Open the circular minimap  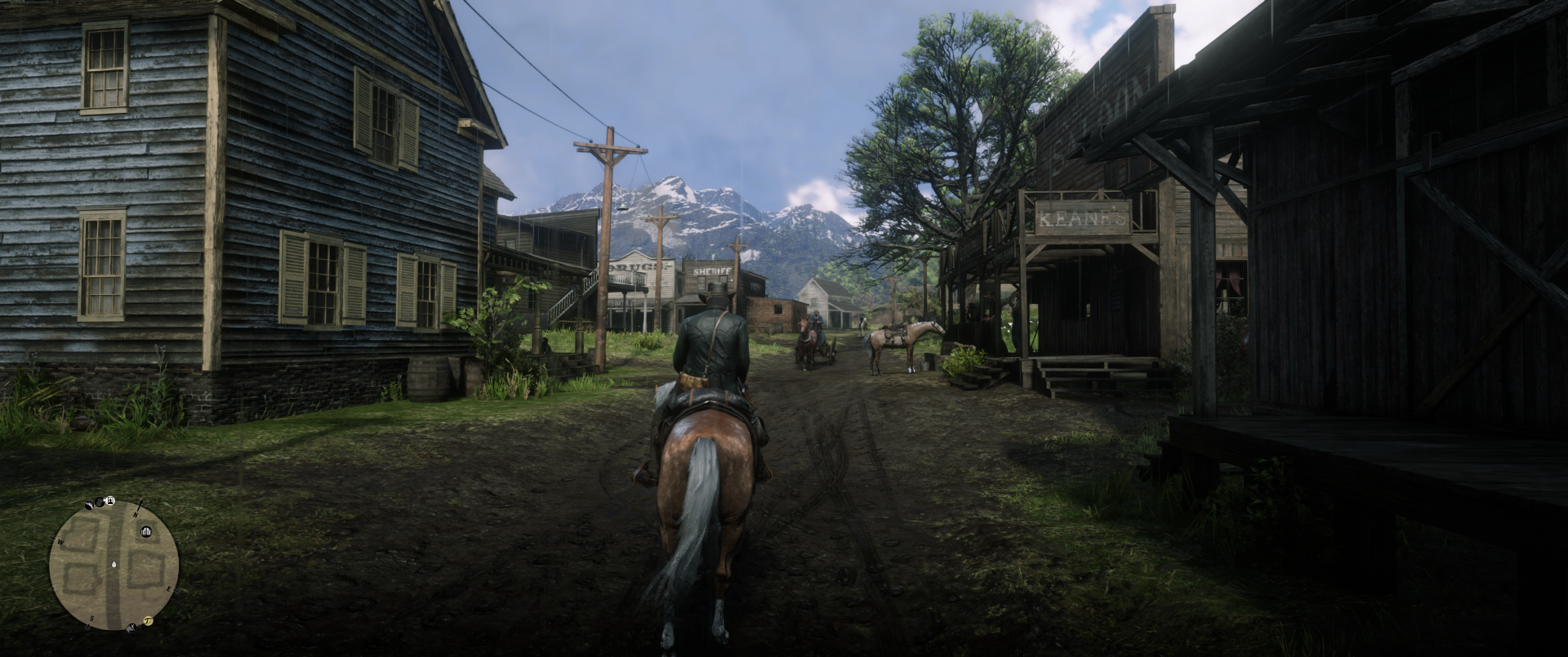pyautogui.click(x=114, y=565)
